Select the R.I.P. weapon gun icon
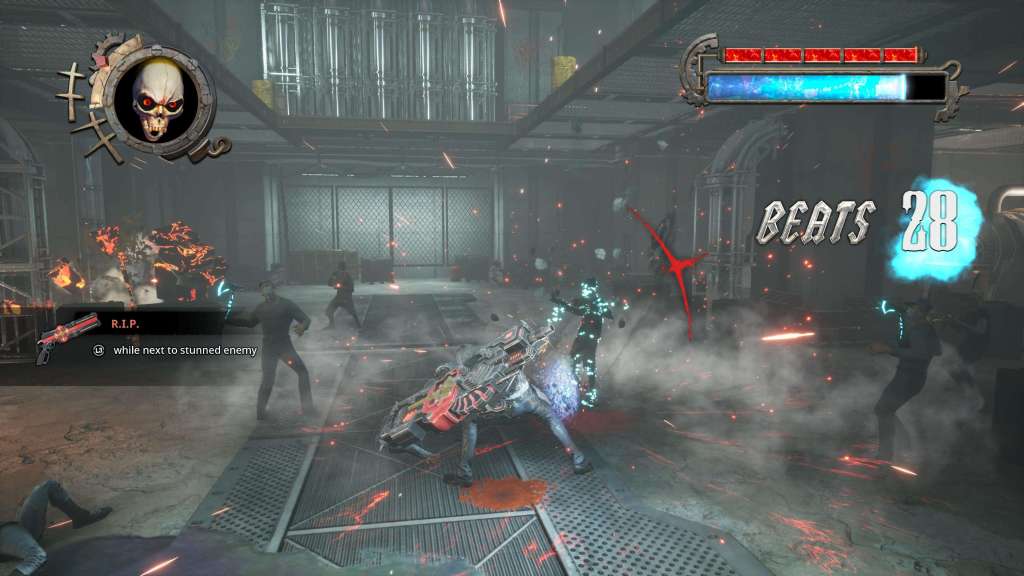This screenshot has width=1024, height=576. coord(66,337)
